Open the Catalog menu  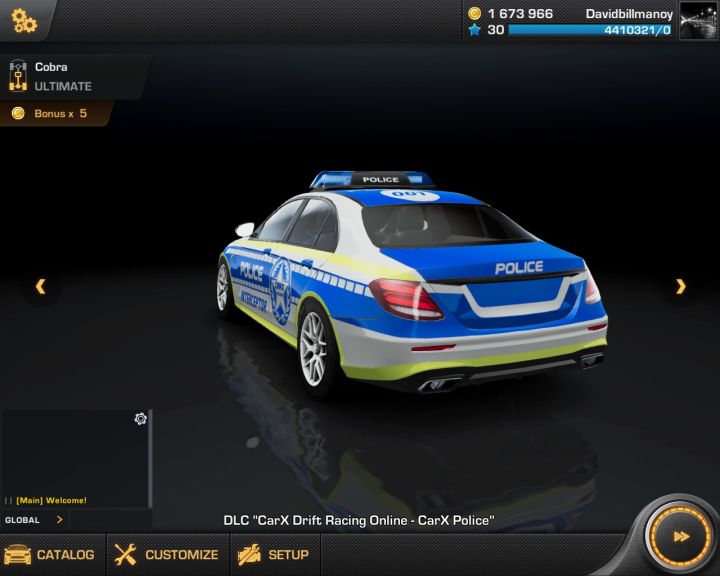(50, 554)
